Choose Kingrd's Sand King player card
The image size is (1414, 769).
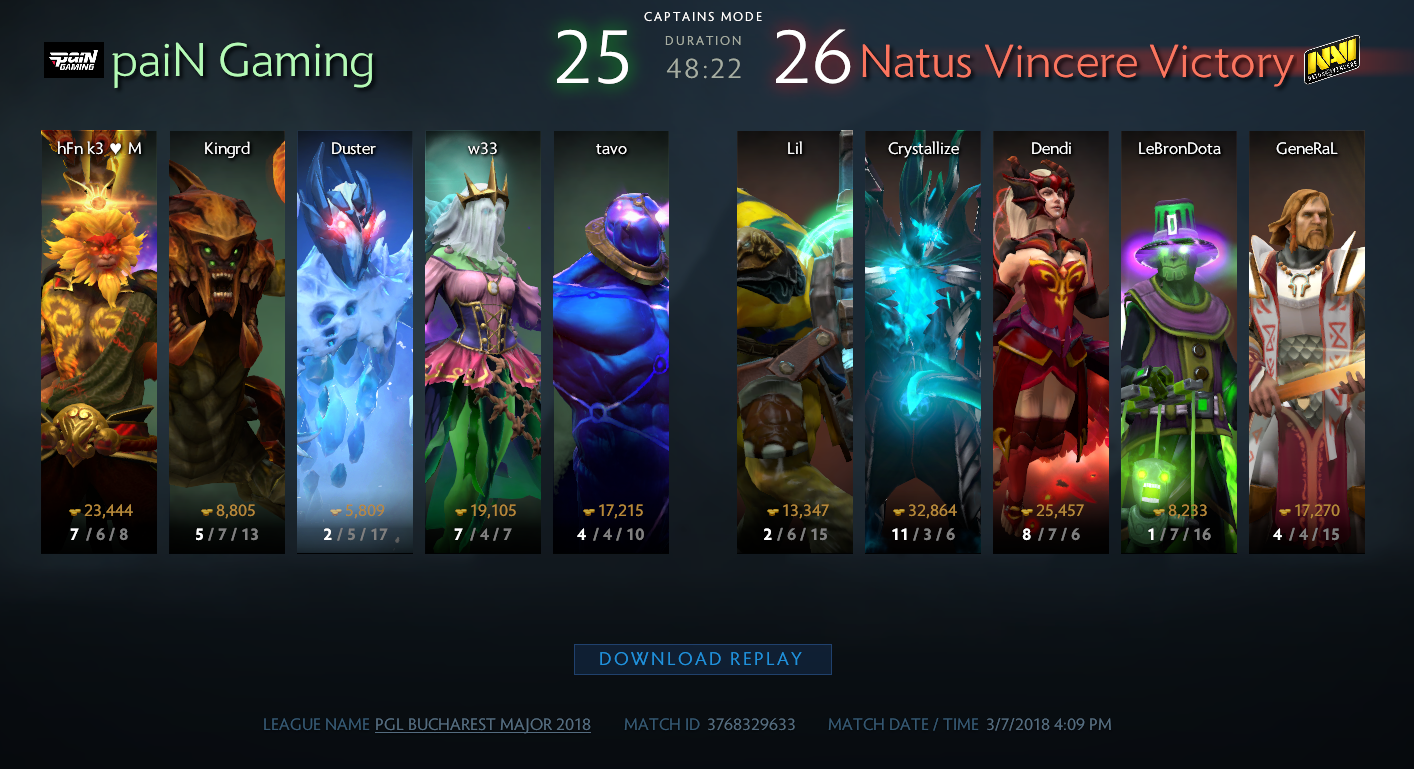click(x=227, y=341)
